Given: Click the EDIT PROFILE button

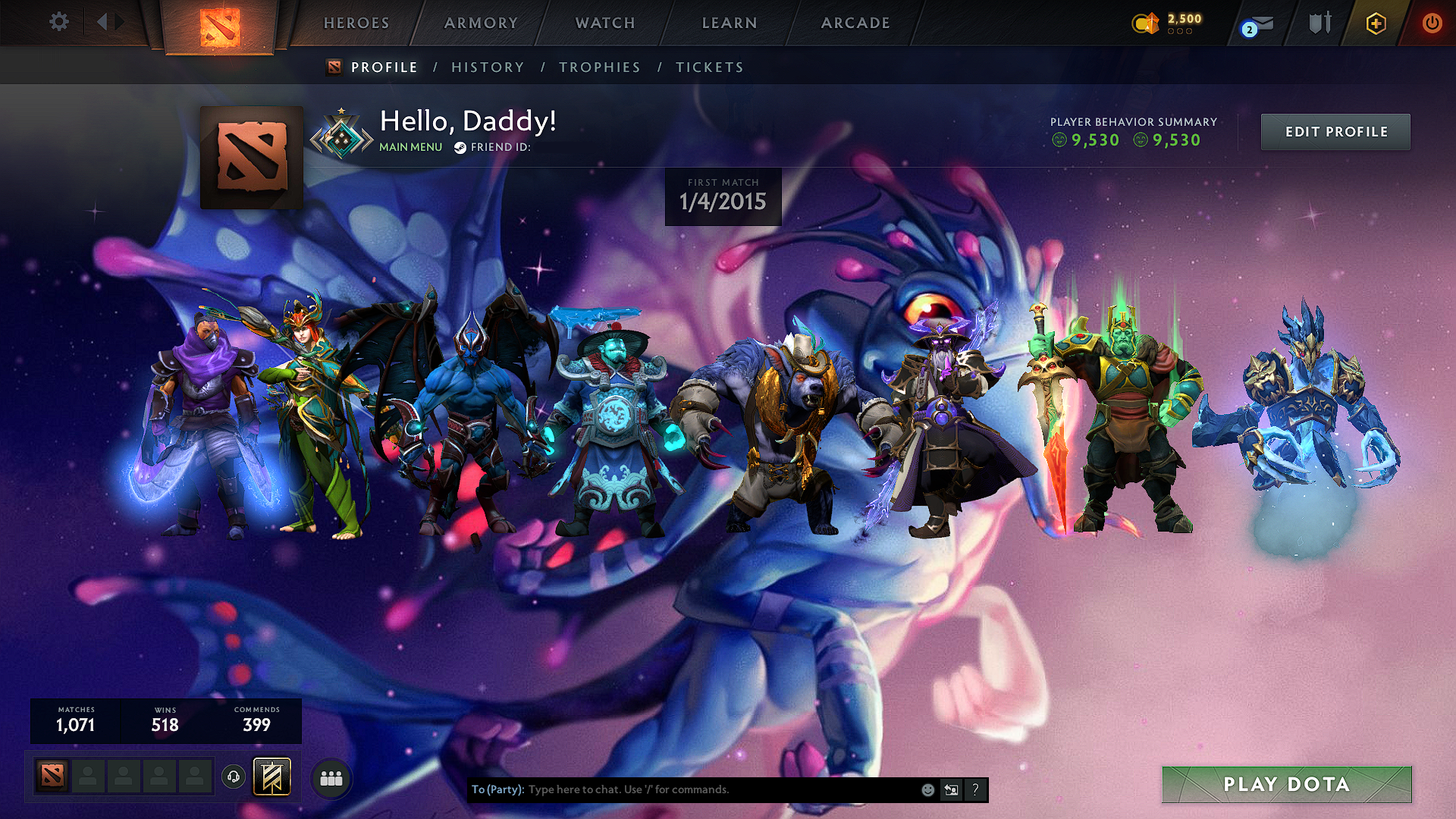Looking at the screenshot, I should (x=1335, y=131).
